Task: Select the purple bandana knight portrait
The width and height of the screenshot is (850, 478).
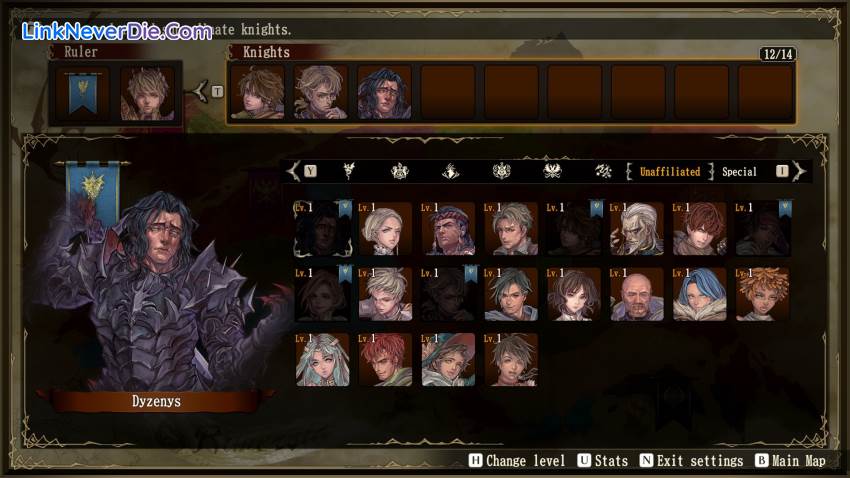Action: click(x=448, y=229)
